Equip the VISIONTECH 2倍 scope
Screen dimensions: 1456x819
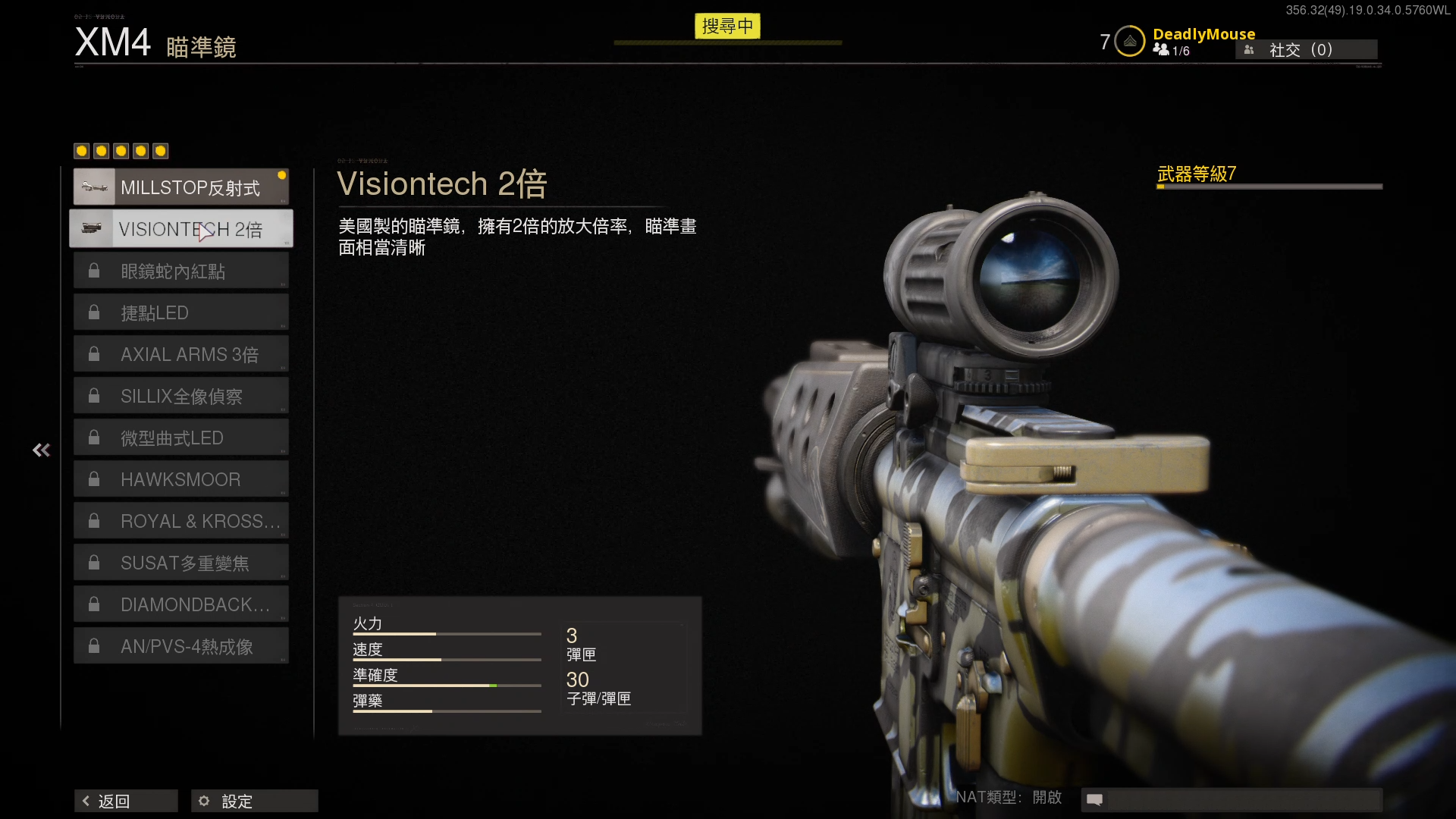pos(180,229)
